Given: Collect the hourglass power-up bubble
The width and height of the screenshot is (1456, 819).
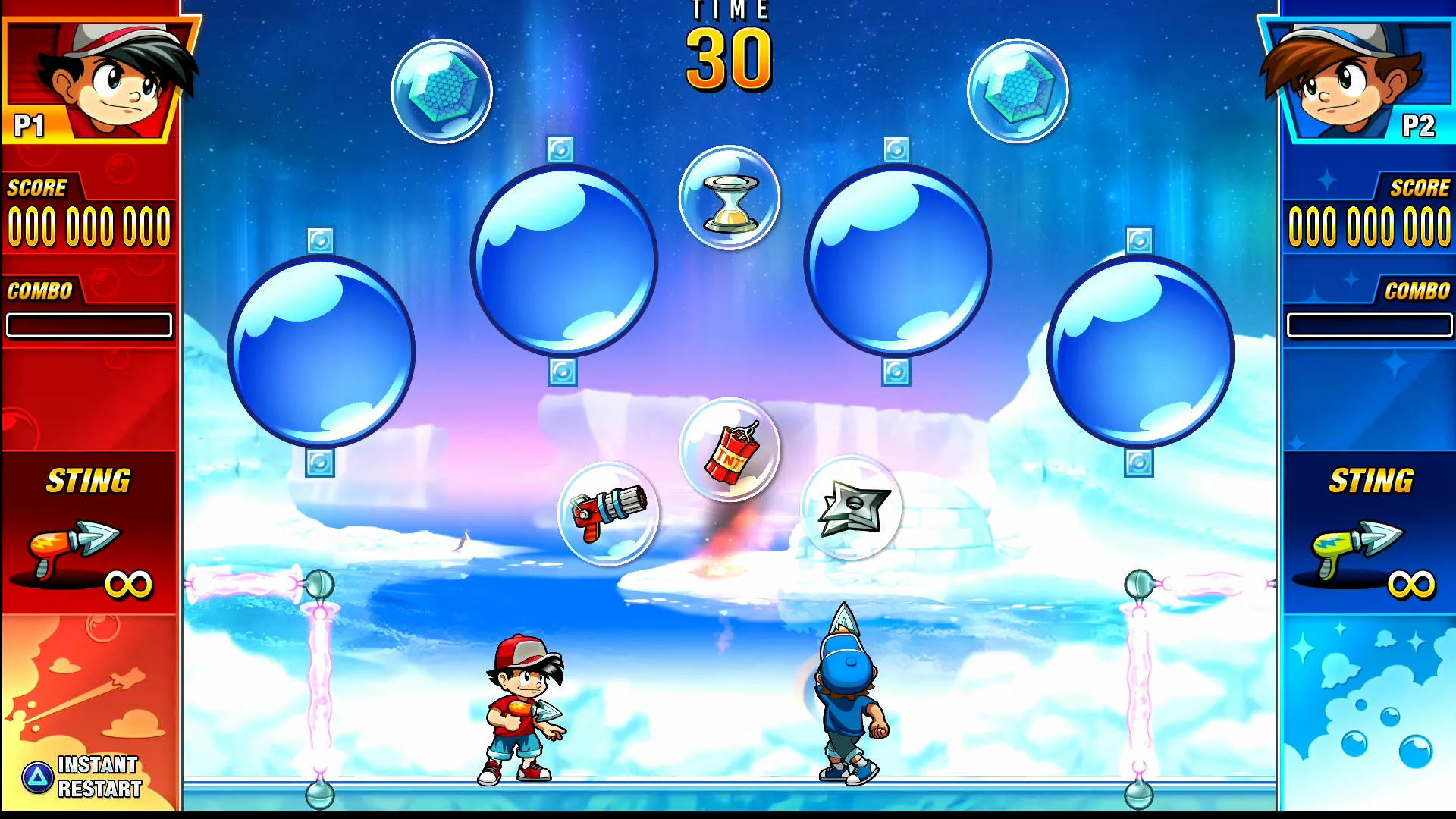Looking at the screenshot, I should coord(730,197).
